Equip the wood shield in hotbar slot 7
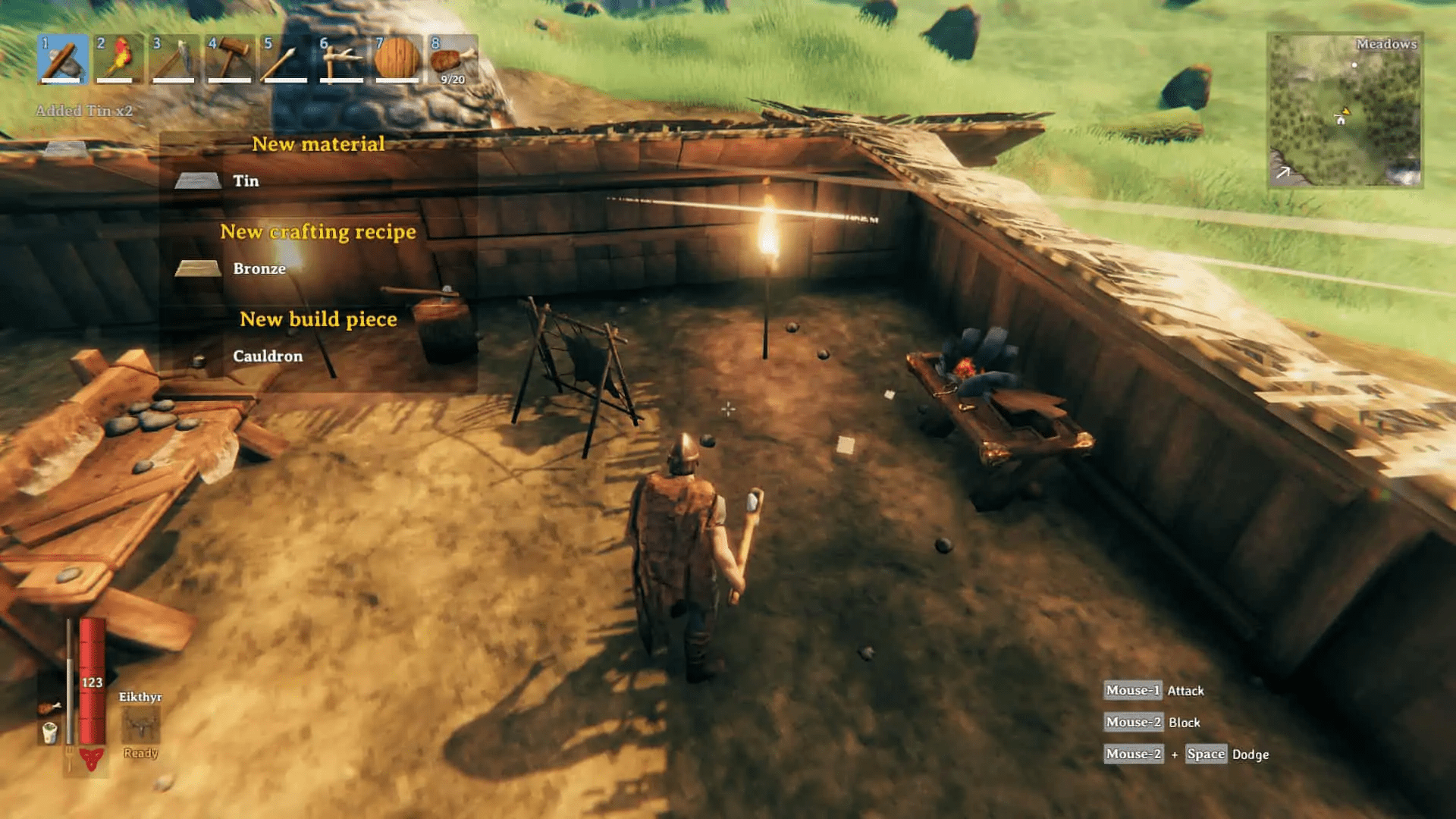The width and height of the screenshot is (1456, 819). (397, 61)
